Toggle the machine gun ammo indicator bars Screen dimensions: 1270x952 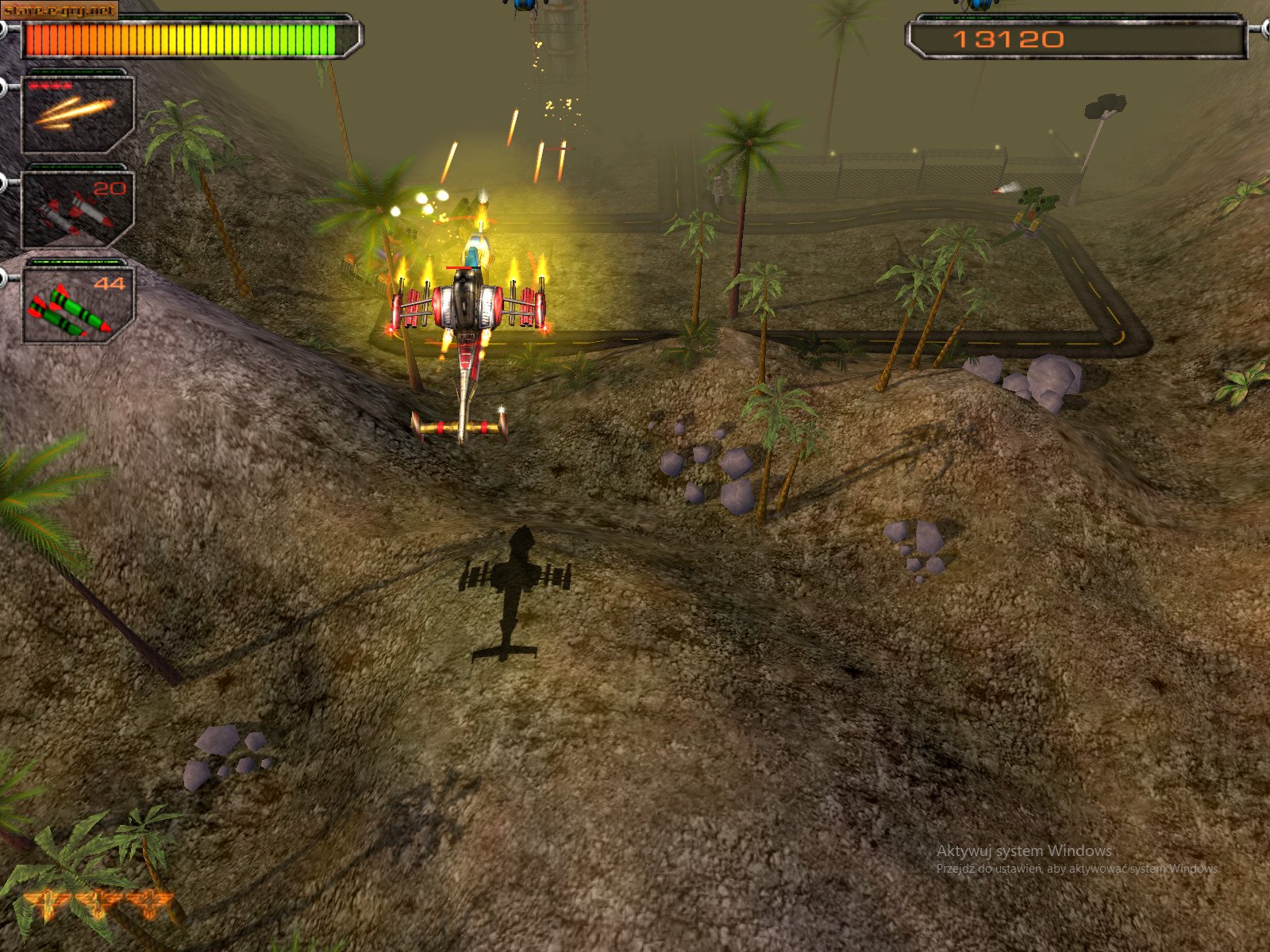49,84
